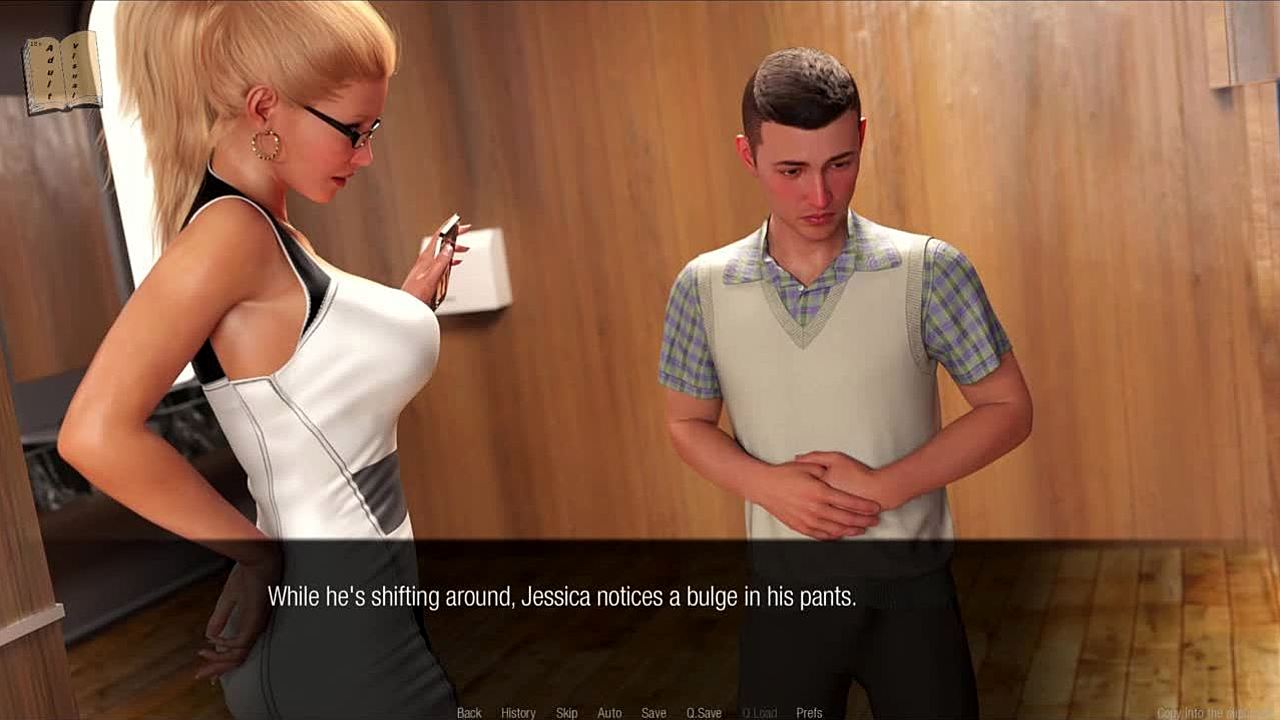This screenshot has height=720, width=1280.
Task: Go back using the Back button
Action: point(469,713)
